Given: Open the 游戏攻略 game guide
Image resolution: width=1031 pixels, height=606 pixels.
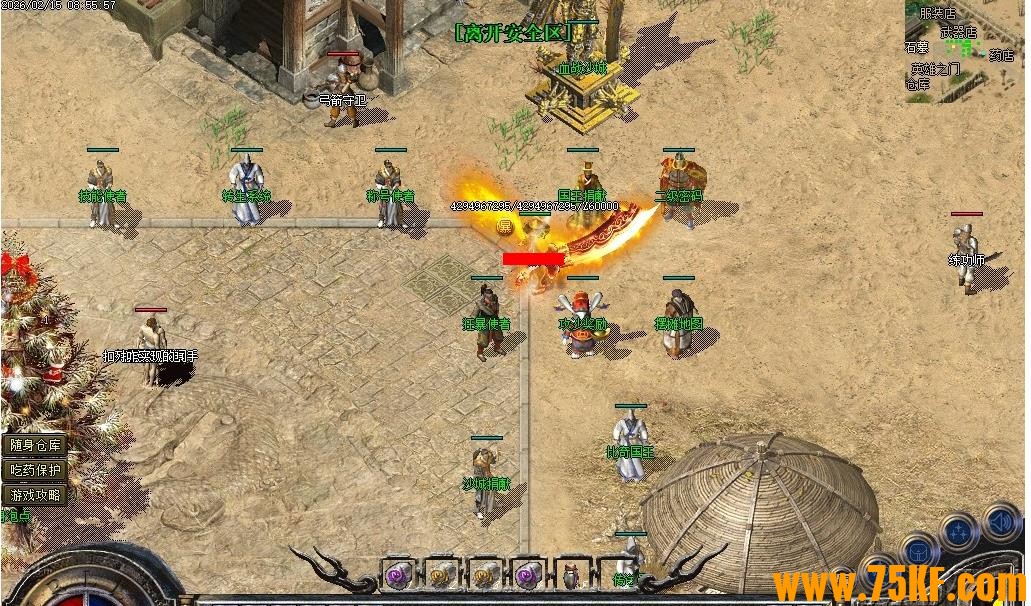Looking at the screenshot, I should point(35,494).
